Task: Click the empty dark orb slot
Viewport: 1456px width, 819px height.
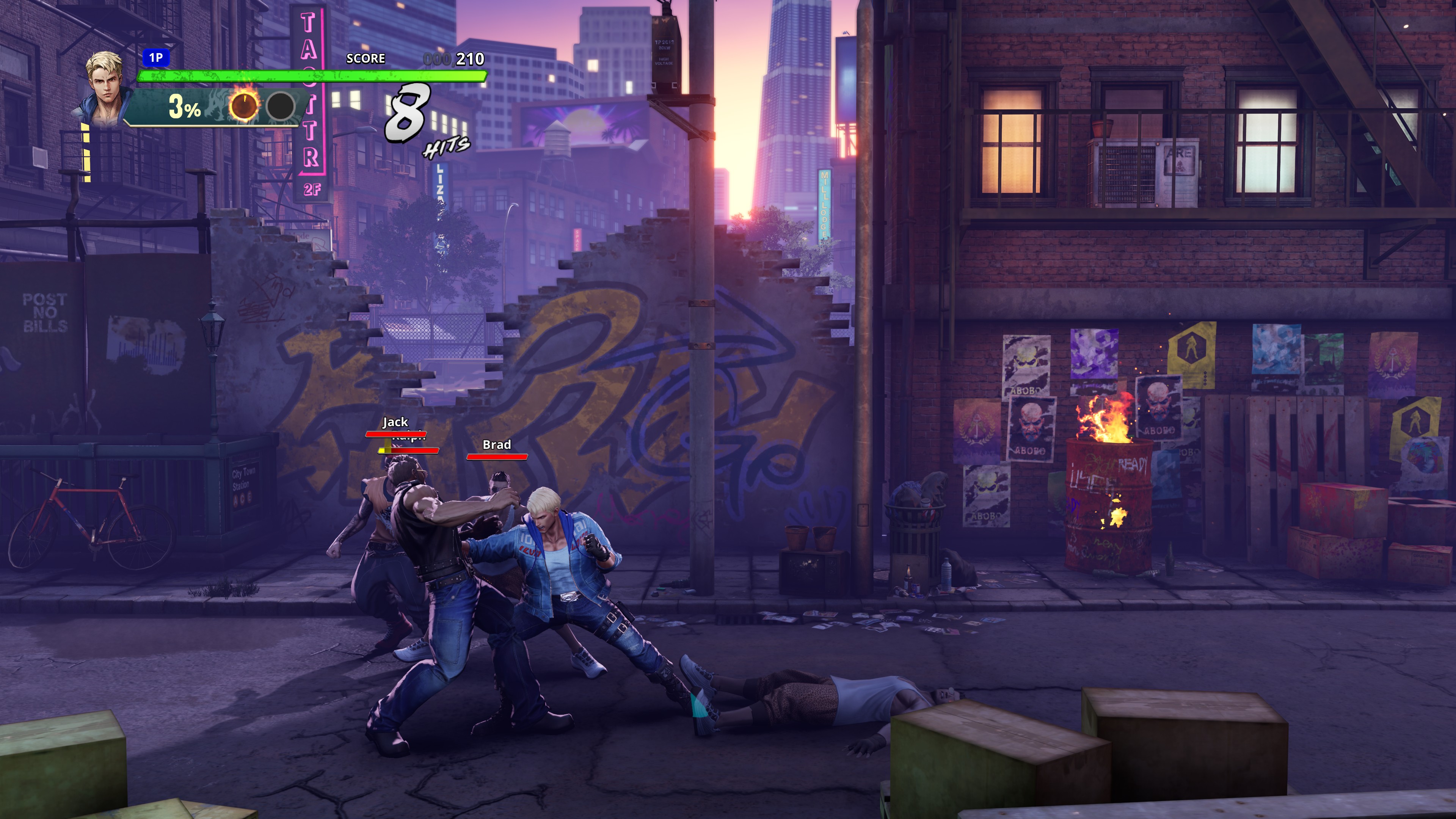Action: (x=280, y=106)
